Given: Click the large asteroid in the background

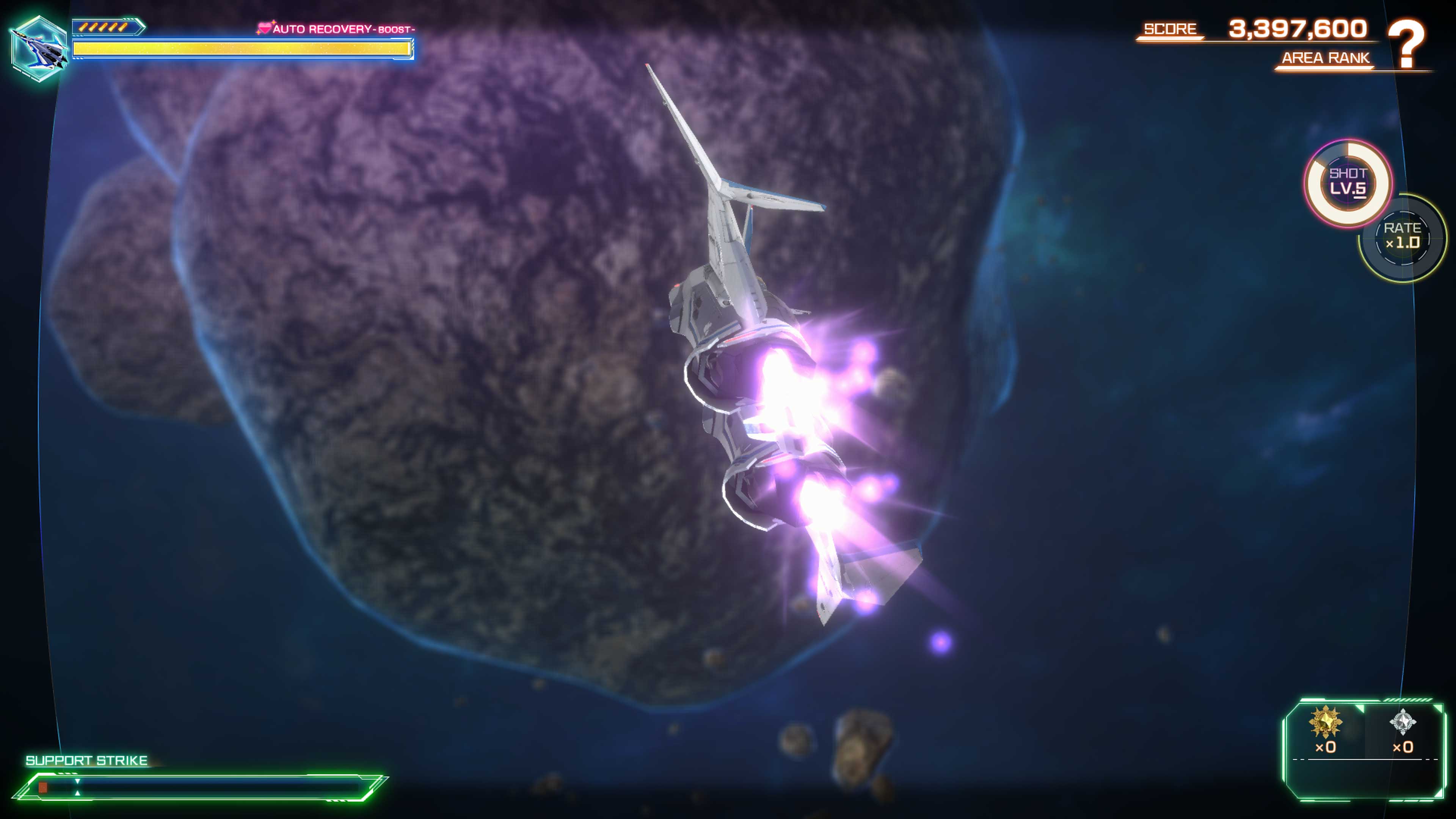Looking at the screenshot, I should coord(452,339).
